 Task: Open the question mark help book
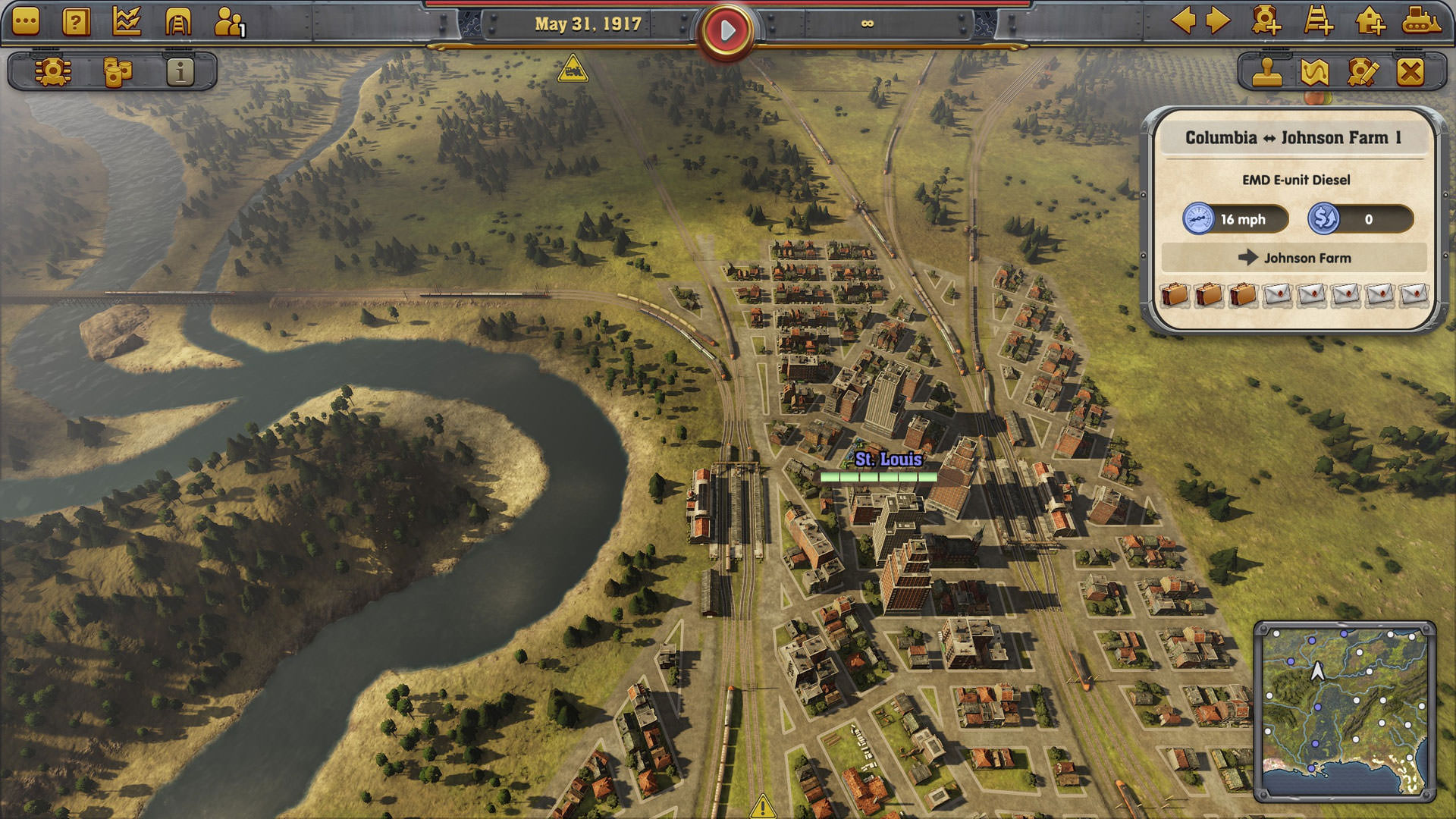pyautogui.click(x=76, y=22)
